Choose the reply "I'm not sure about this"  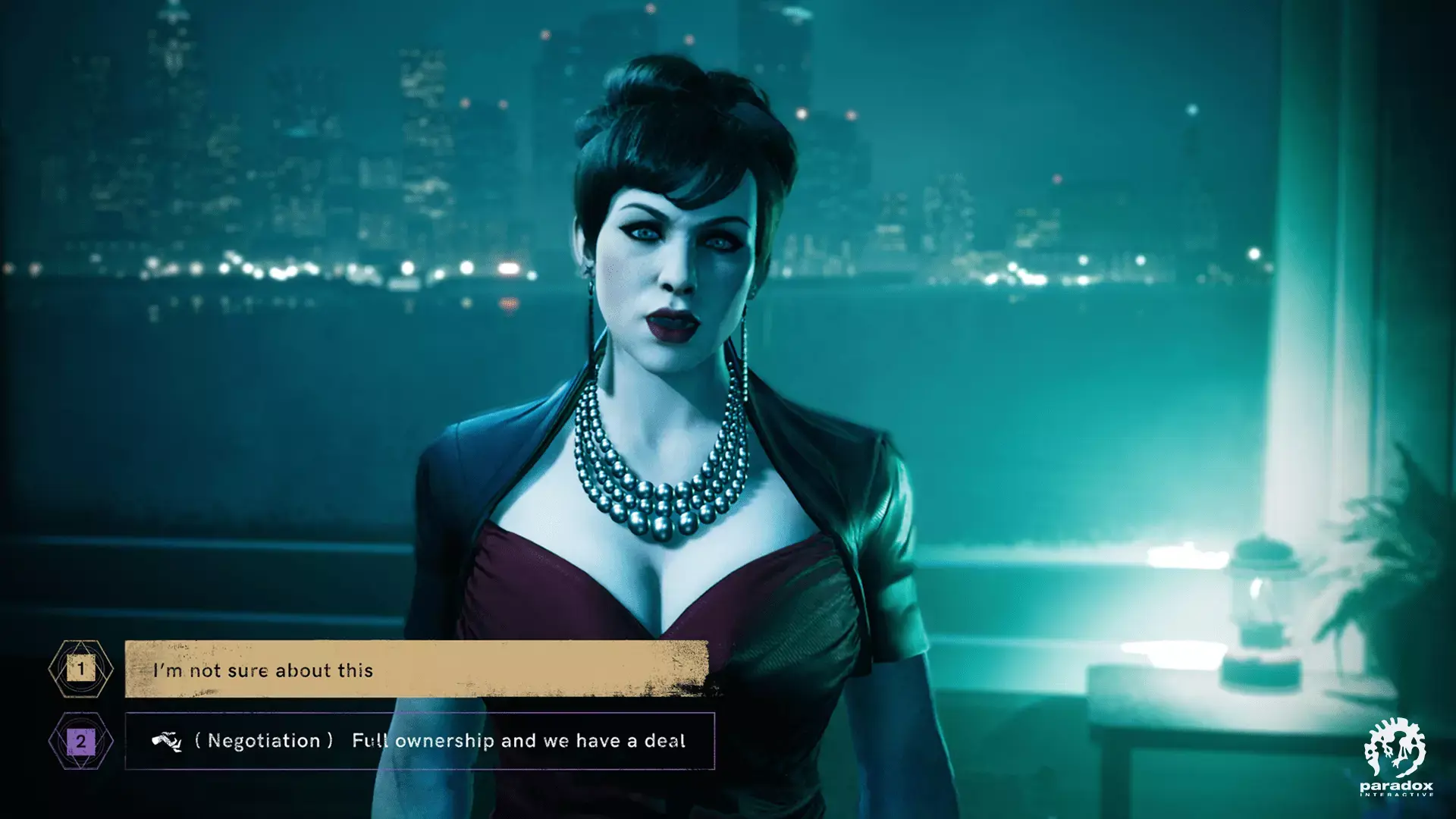coord(416,669)
